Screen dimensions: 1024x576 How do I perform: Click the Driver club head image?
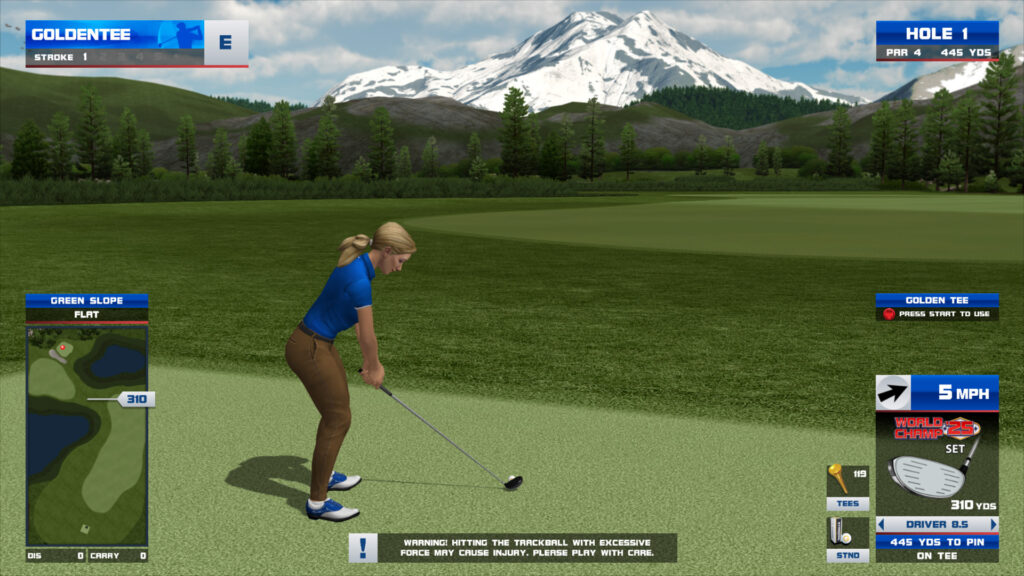tap(927, 474)
